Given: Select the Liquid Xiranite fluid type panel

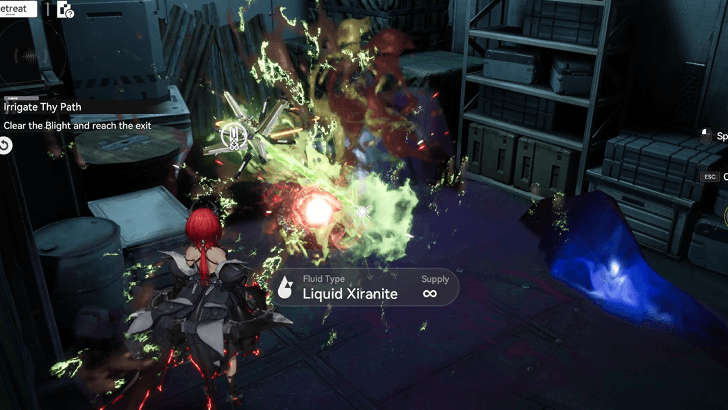Looking at the screenshot, I should click(x=365, y=288).
